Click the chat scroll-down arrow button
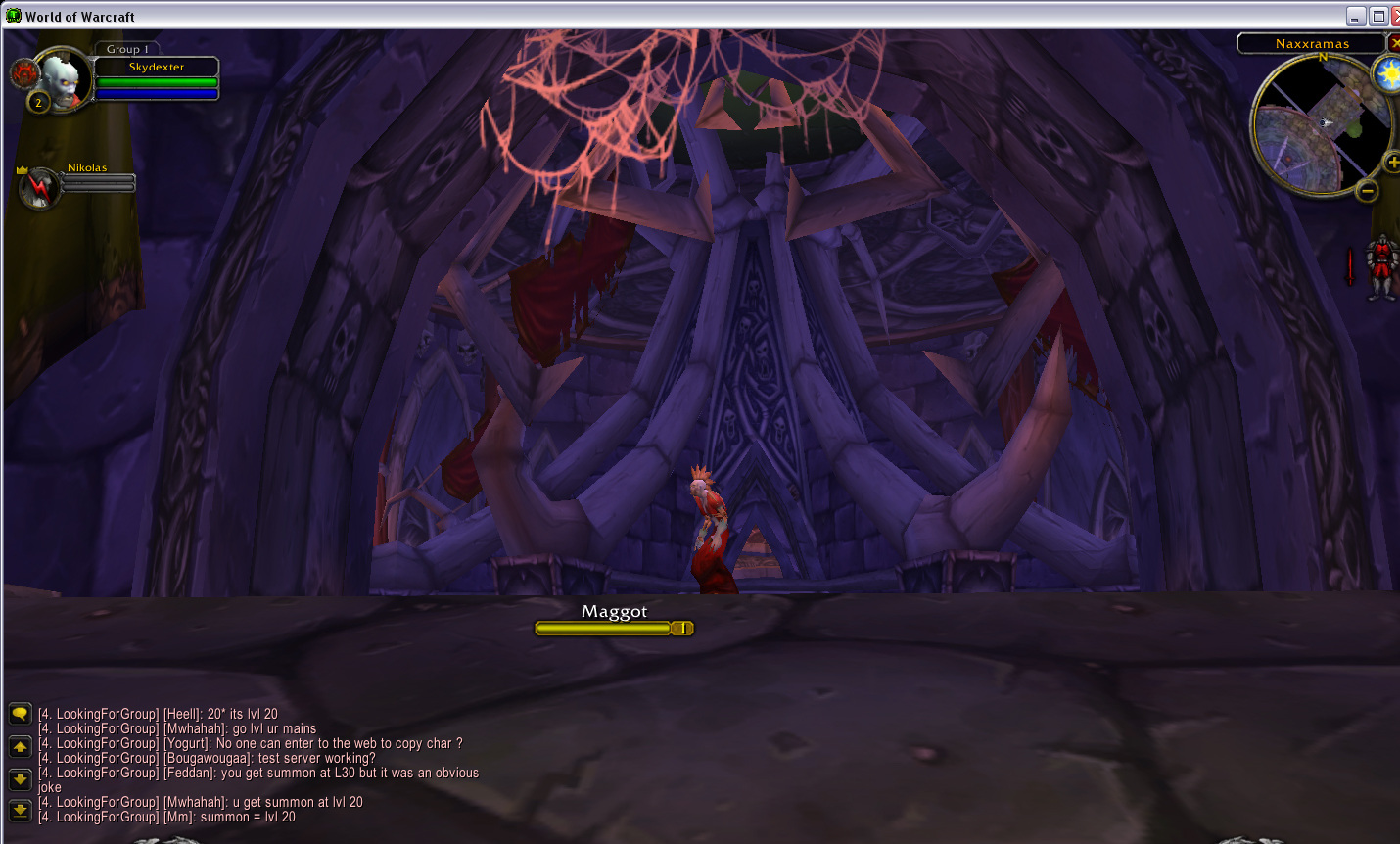The image size is (1400, 844). pos(20,779)
